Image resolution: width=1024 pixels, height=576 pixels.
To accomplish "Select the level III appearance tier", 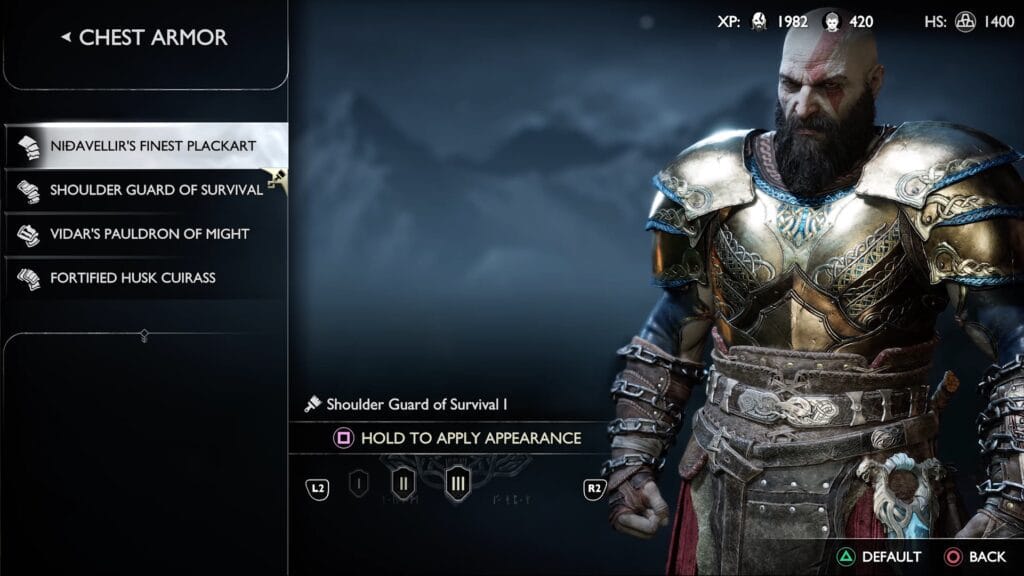I will 458,485.
